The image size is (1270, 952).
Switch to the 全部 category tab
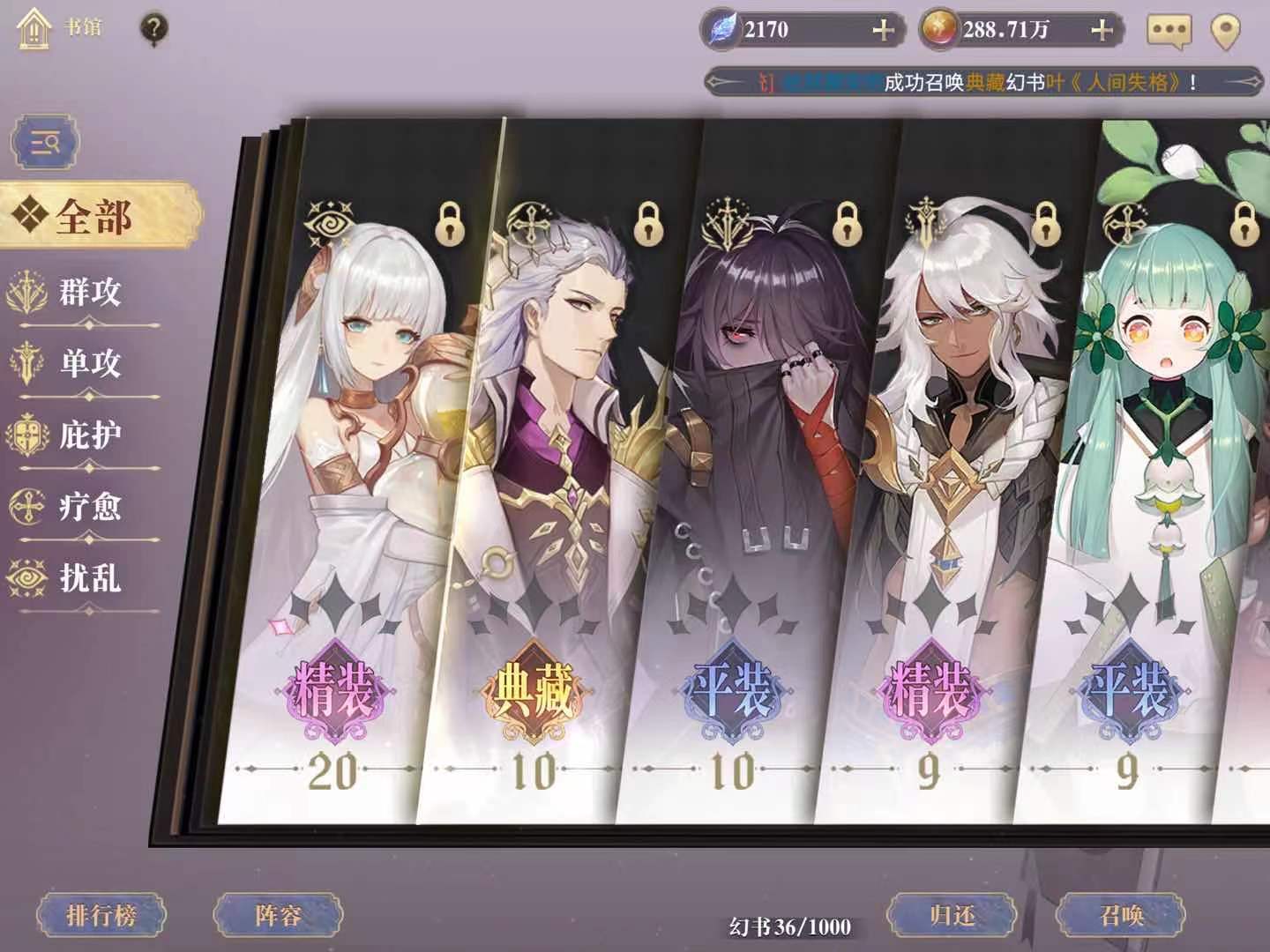(94, 212)
